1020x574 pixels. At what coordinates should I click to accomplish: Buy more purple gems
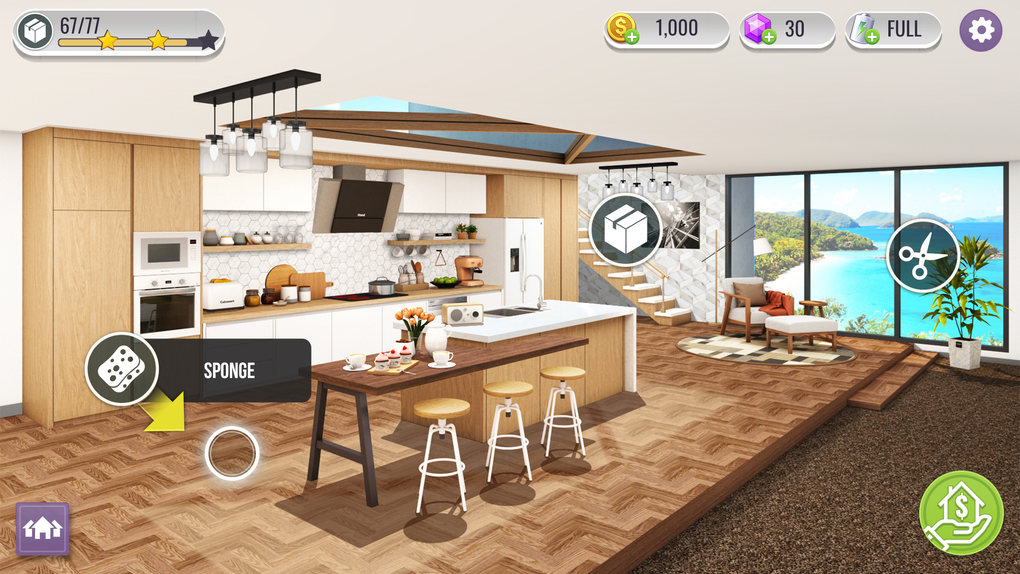point(759,30)
